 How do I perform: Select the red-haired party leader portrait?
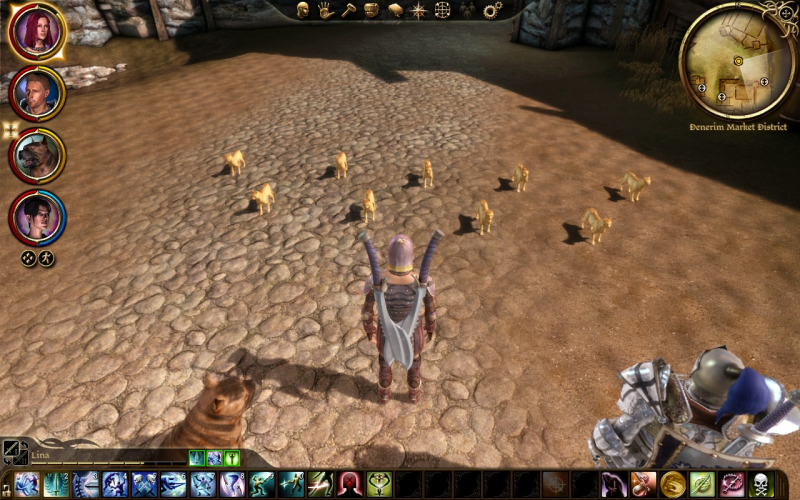coord(36,31)
